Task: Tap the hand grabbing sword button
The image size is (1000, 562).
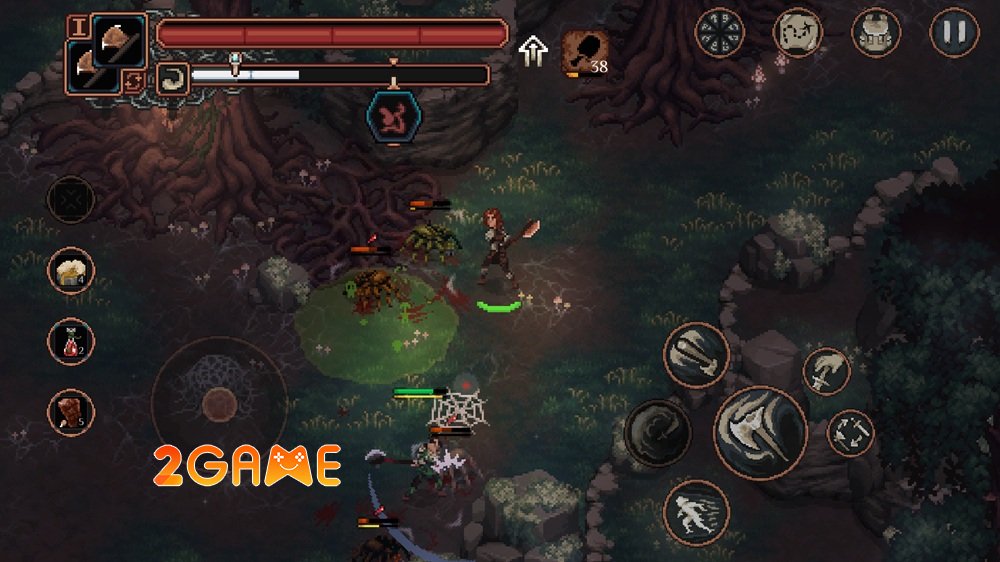Action: pos(826,371)
